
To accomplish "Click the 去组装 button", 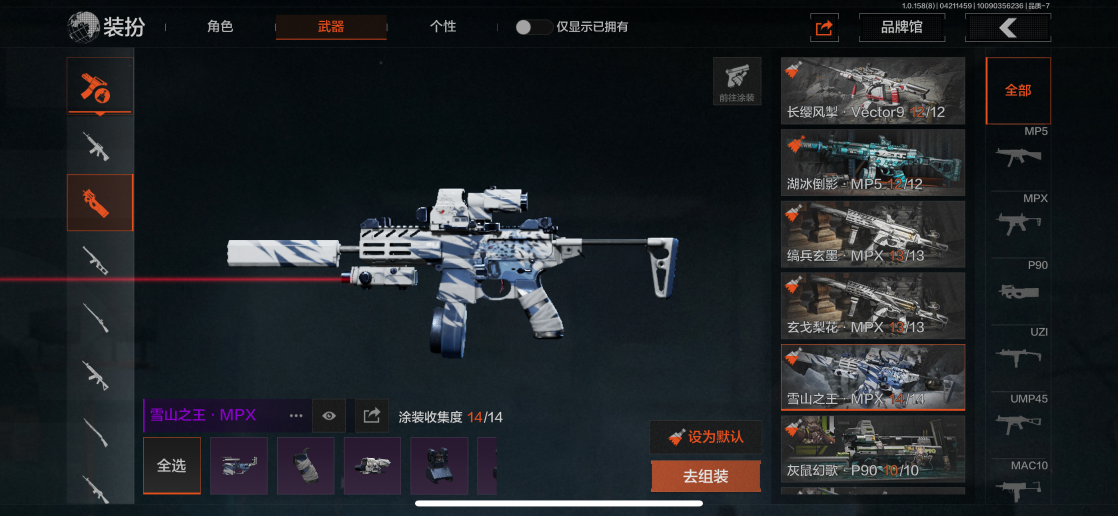I will click(x=705, y=477).
